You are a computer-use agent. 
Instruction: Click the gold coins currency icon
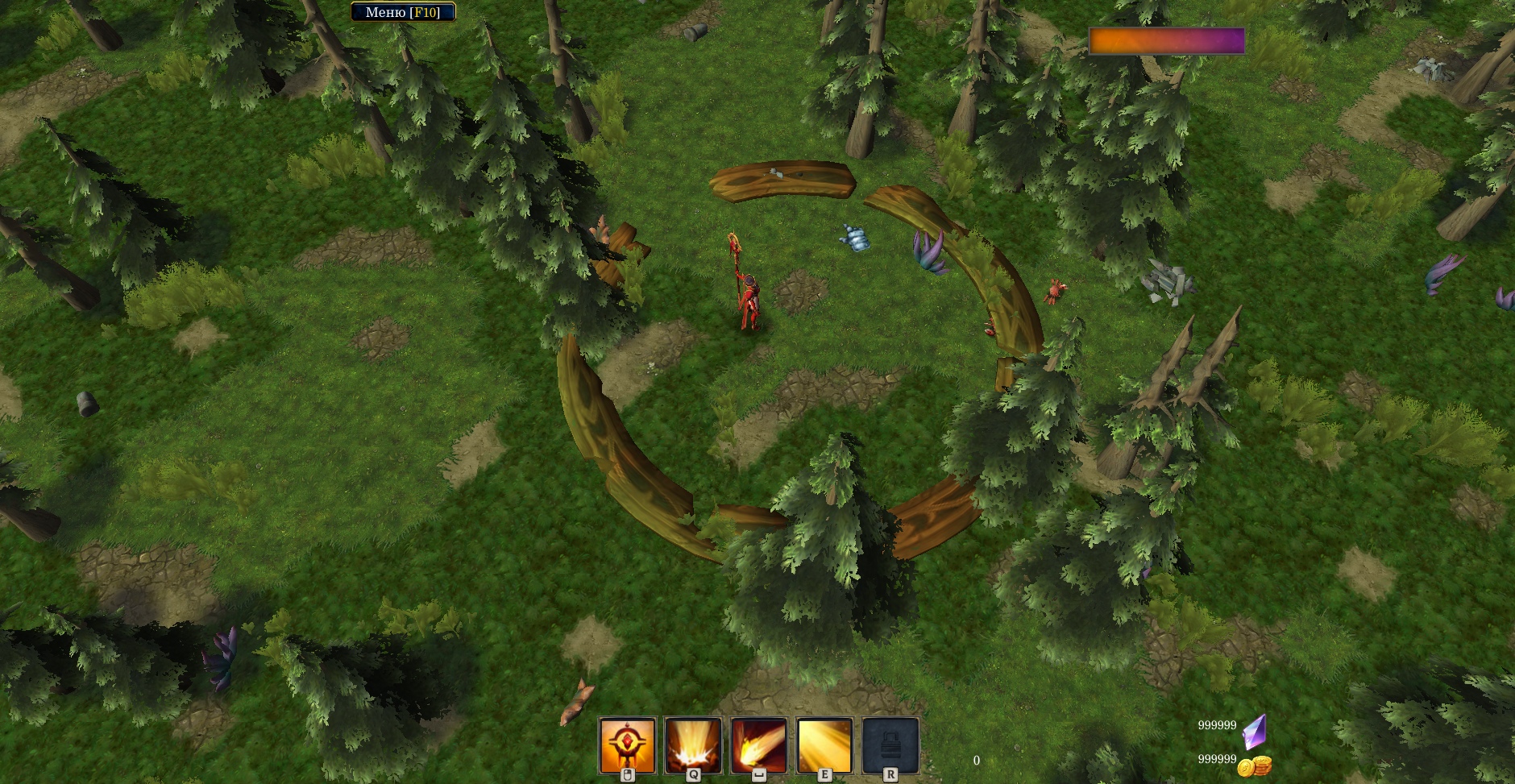pyautogui.click(x=1254, y=765)
